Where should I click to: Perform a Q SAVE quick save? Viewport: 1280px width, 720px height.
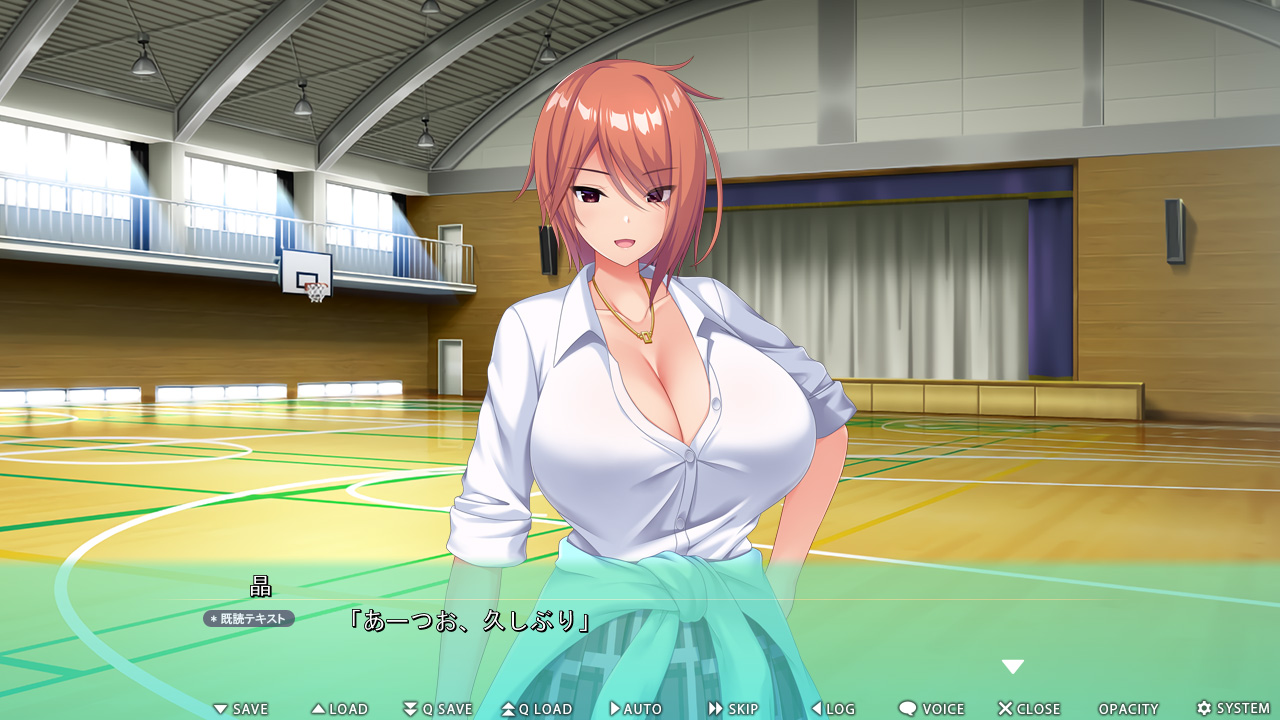(438, 709)
